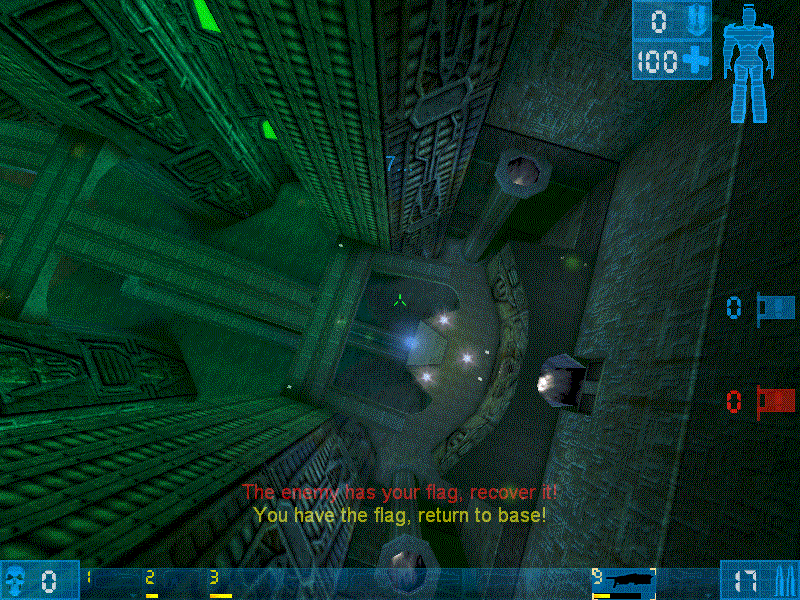Choose weapon slot 2 in the weapon bar
This screenshot has width=800, height=600.
click(152, 581)
